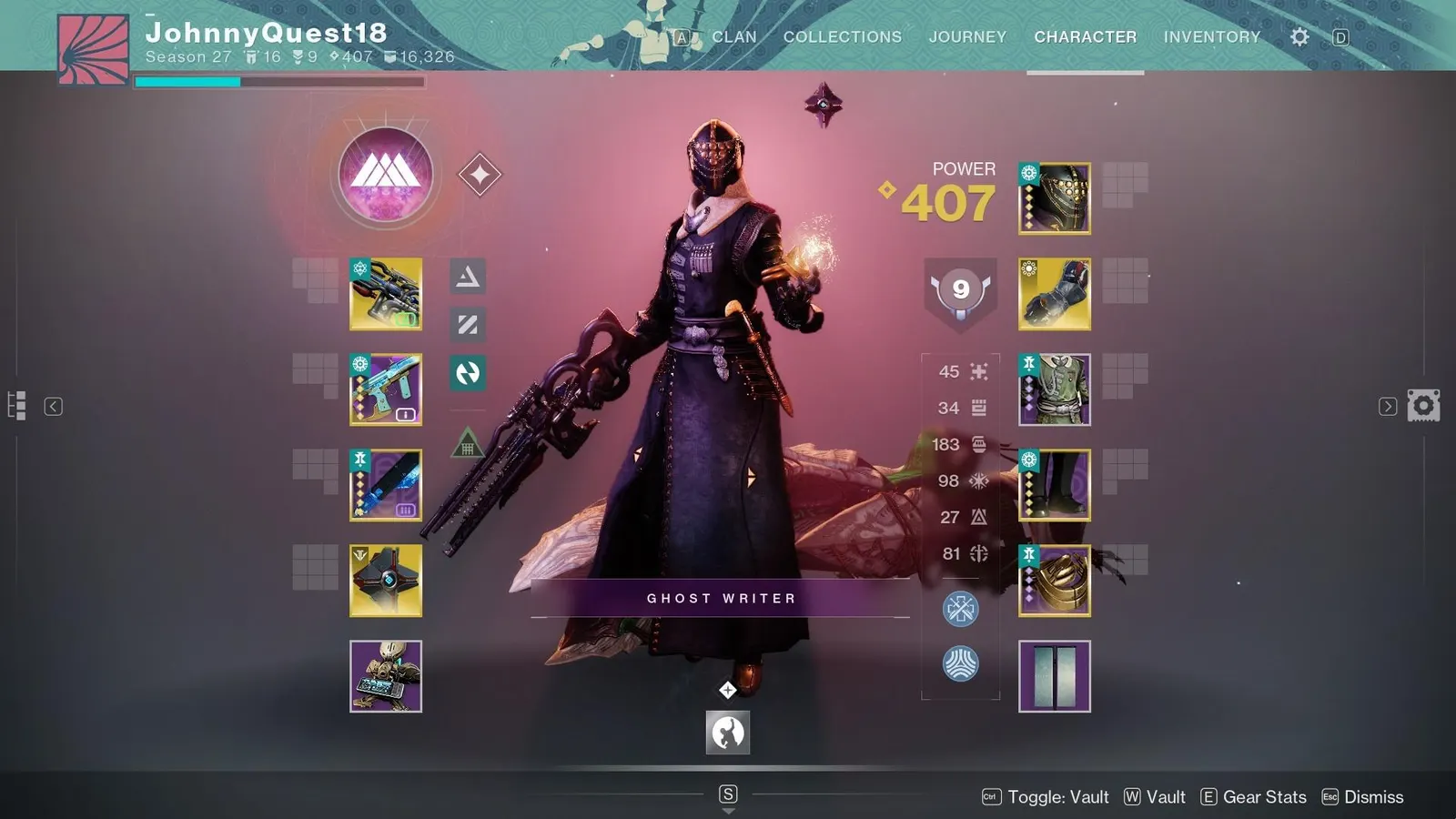1456x819 pixels.
Task: Click the left arrow to switch characters
Action: (55, 407)
